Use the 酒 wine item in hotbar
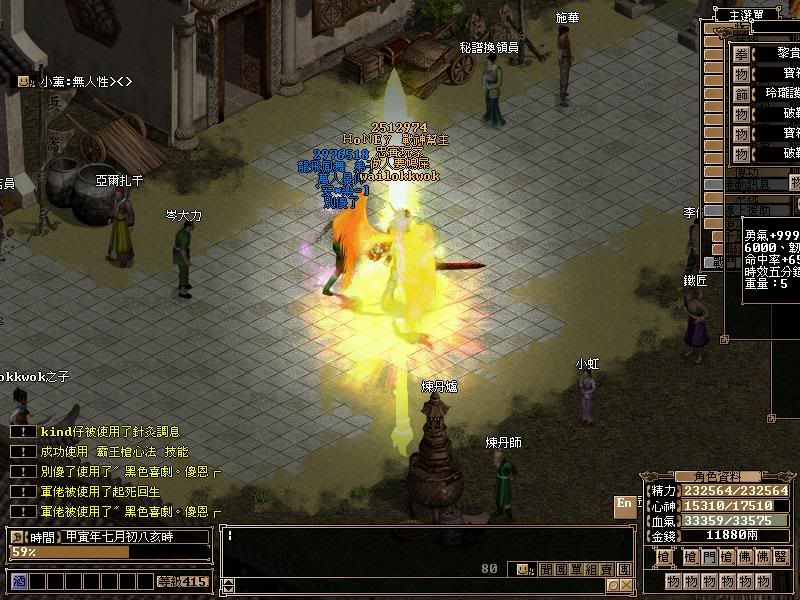 tap(19, 581)
